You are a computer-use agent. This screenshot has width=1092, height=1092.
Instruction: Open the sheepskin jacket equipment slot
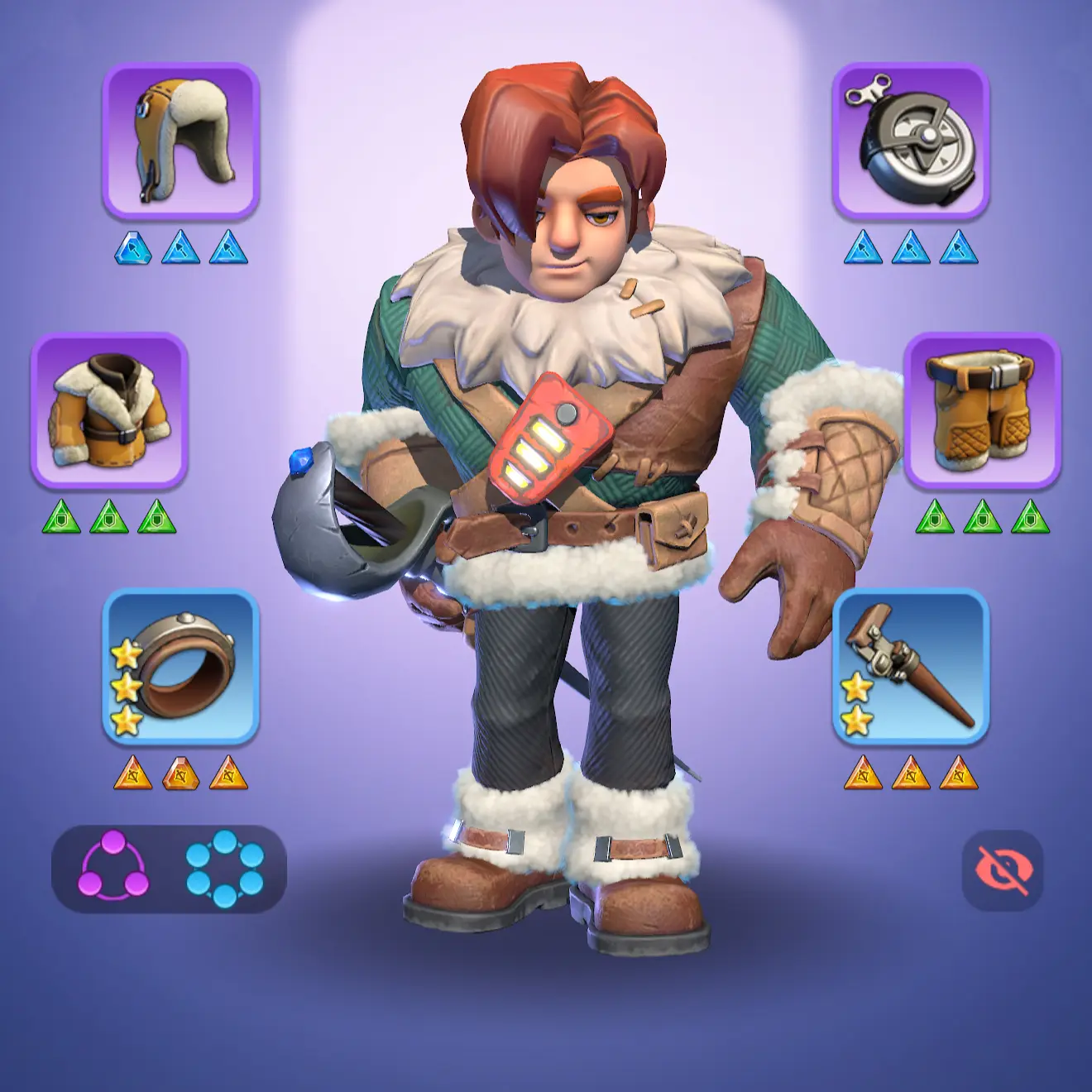[x=109, y=411]
